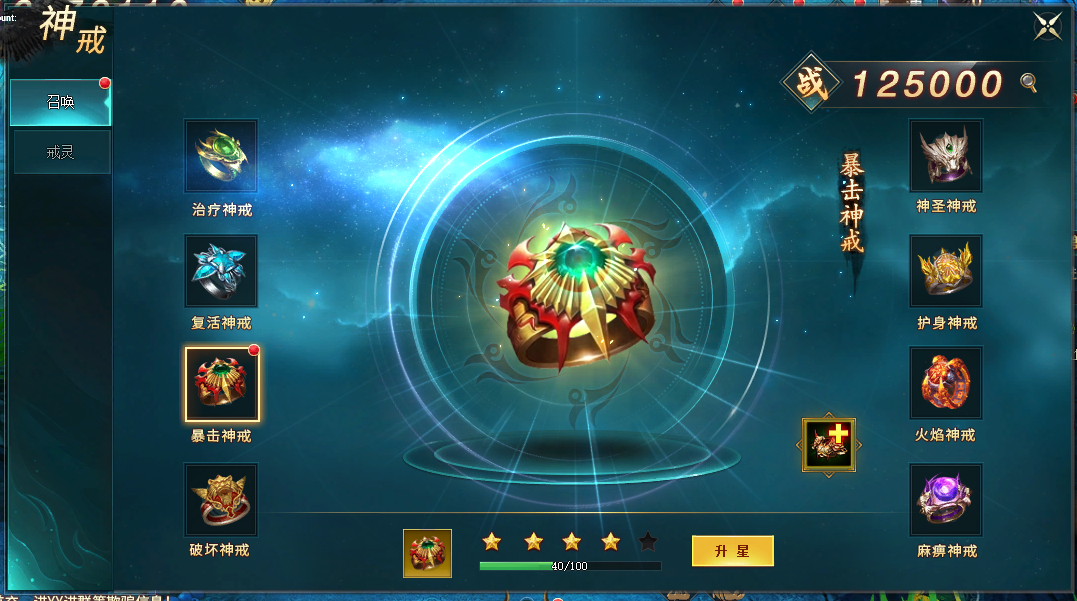Switch to the 召唤 tab
1077x601 pixels.
click(x=60, y=102)
